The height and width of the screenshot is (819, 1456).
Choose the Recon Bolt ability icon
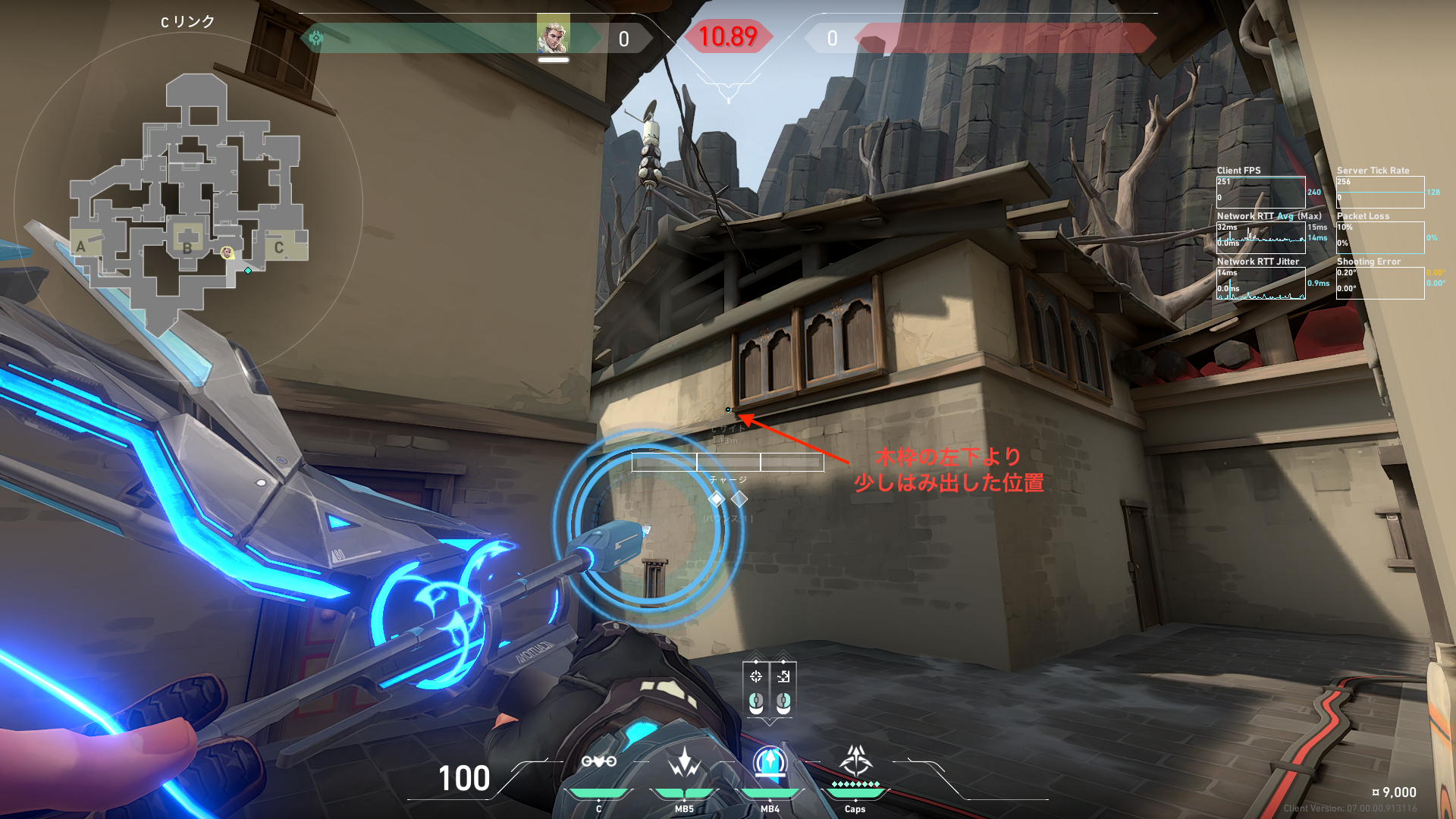coord(770,761)
